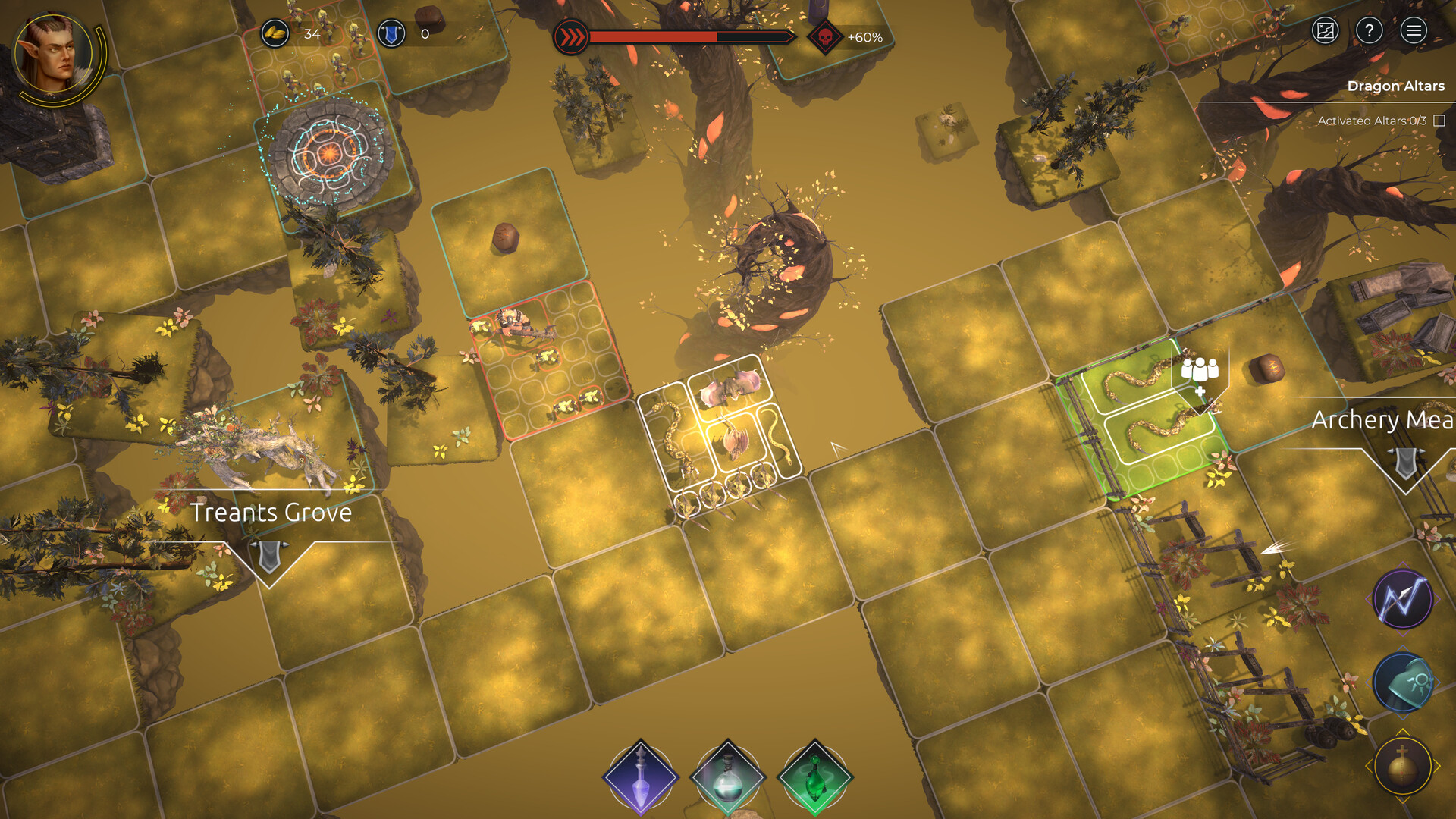Open the hamburger menu in the top-right corner

click(x=1414, y=31)
